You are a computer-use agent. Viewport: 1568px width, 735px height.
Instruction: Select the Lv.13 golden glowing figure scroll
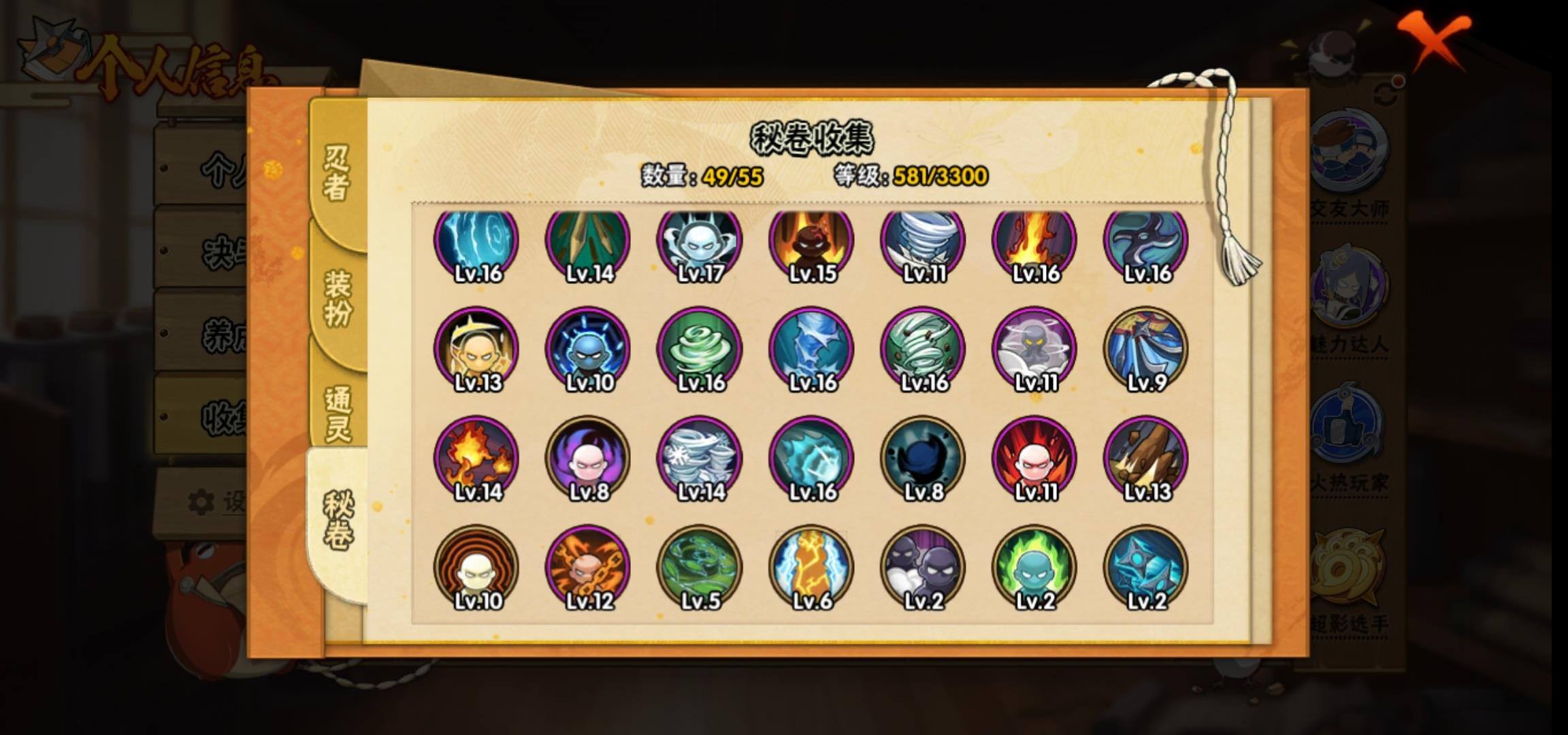(476, 350)
